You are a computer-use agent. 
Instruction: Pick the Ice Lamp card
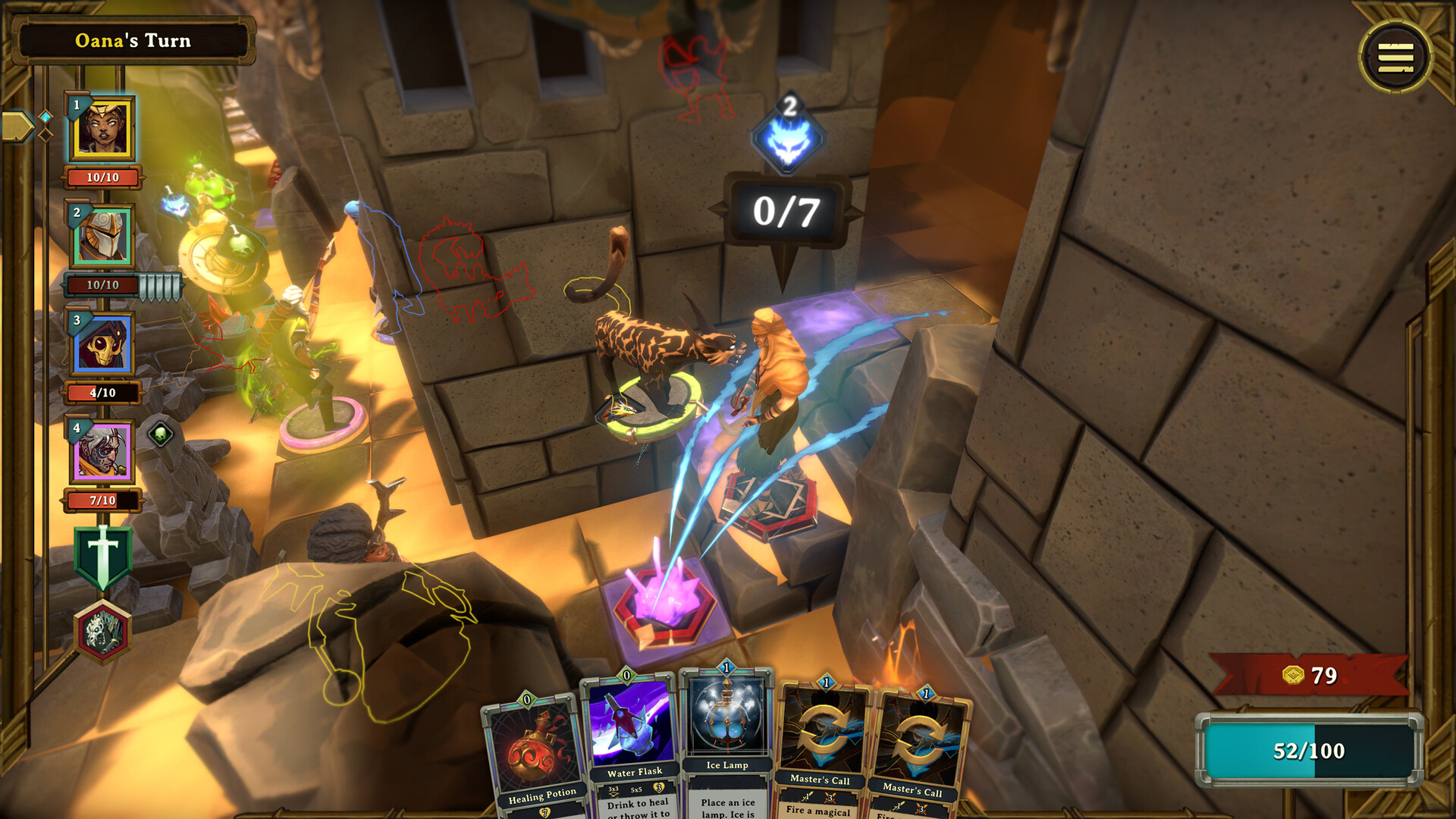tap(726, 739)
